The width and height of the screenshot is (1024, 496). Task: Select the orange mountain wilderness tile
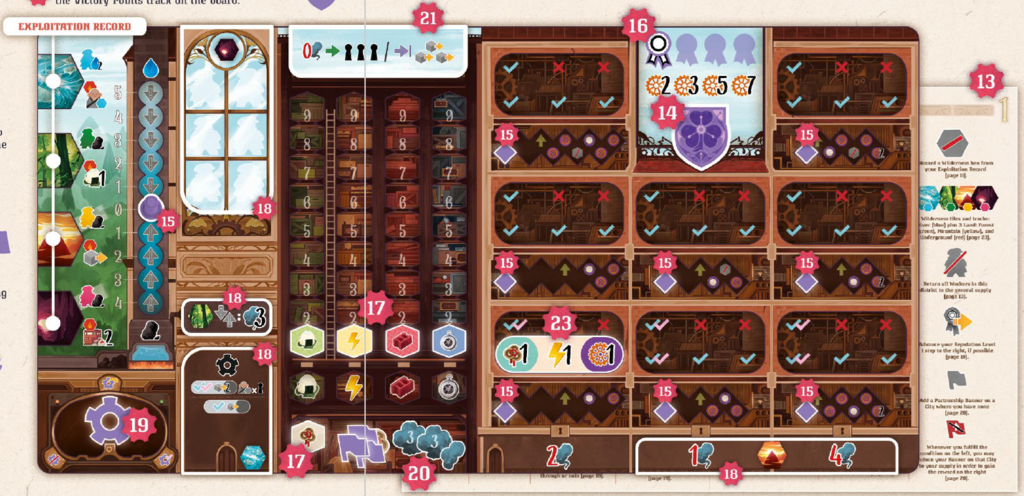57,241
